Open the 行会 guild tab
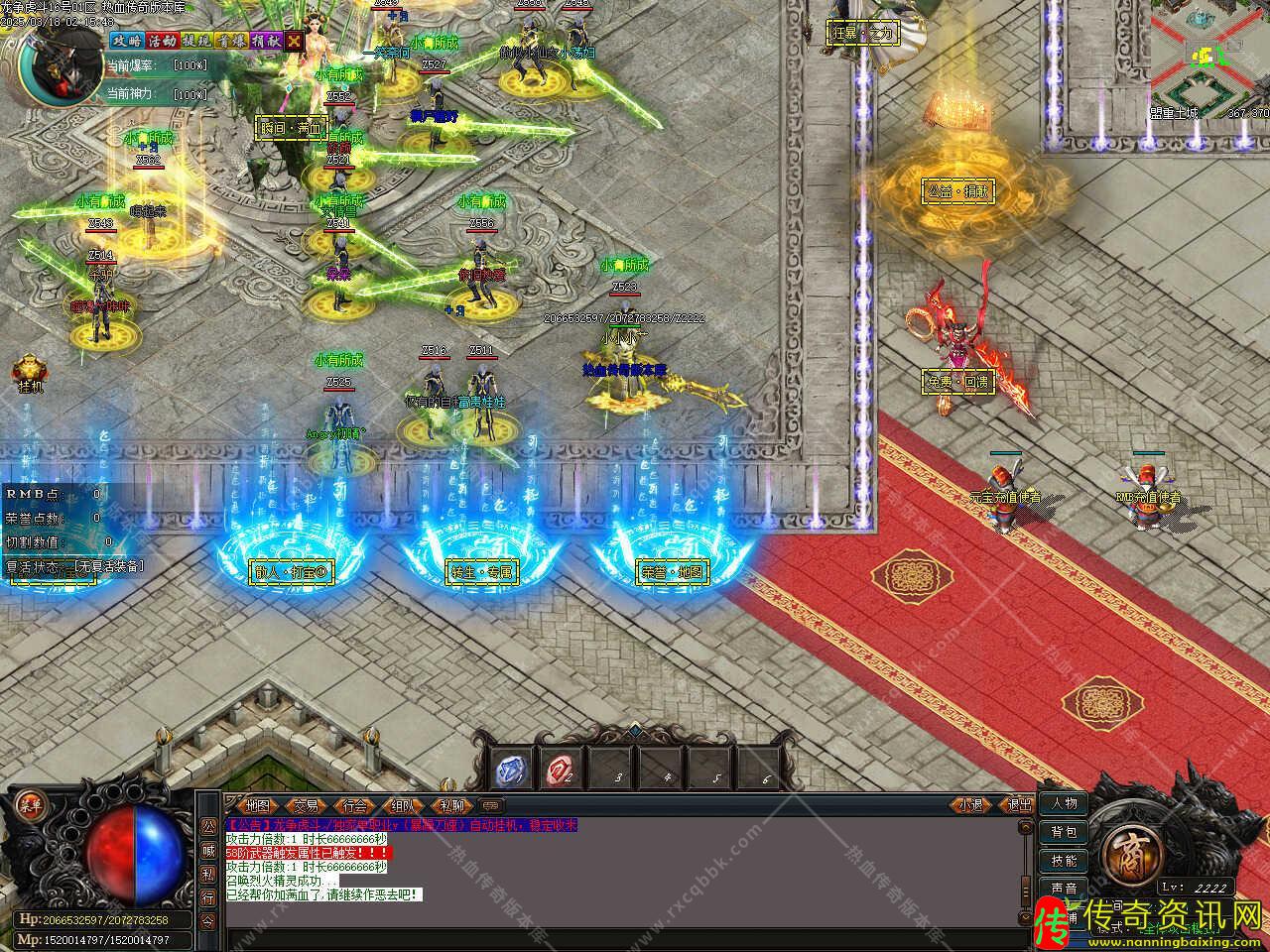 355,805
